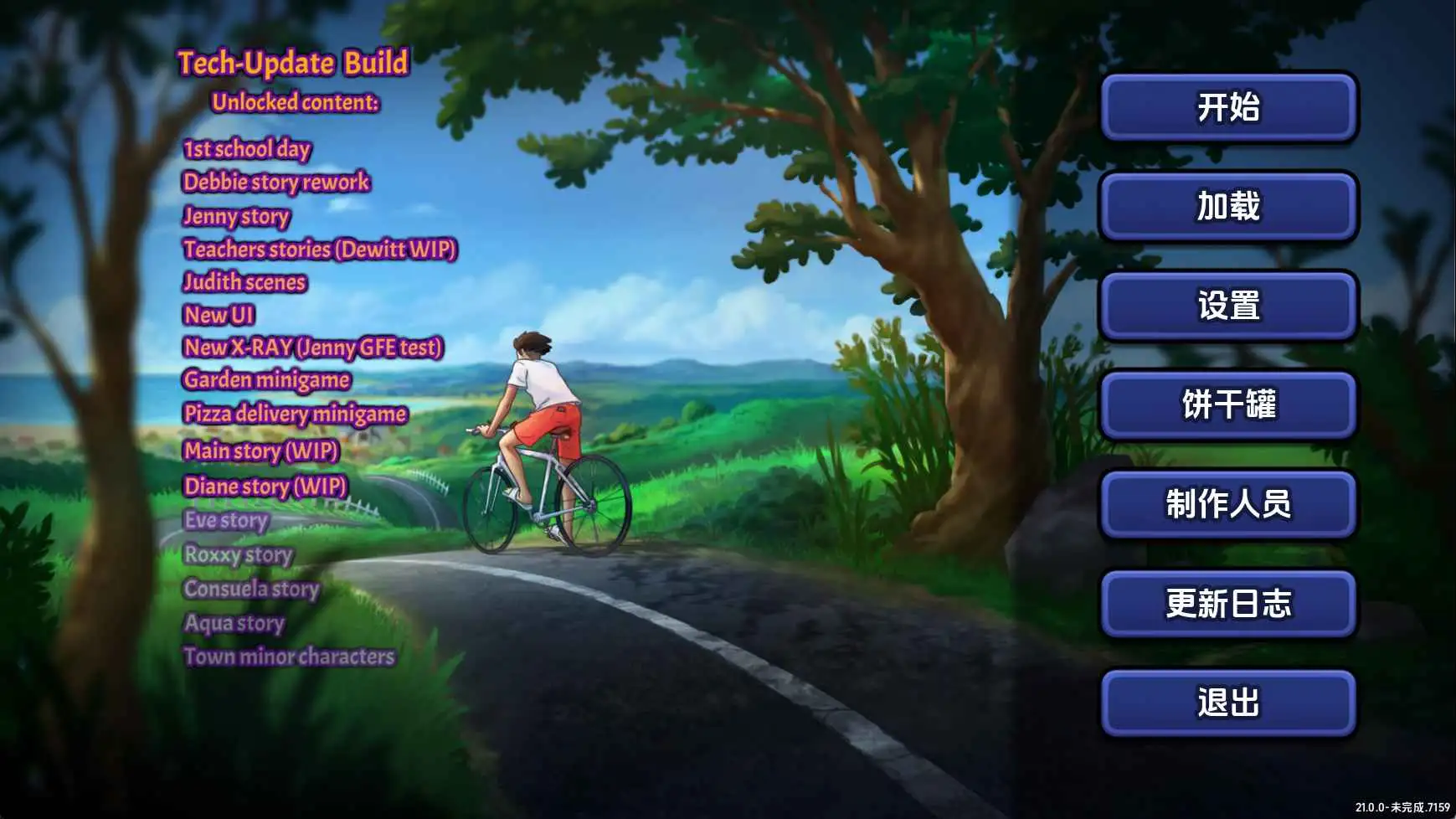Click the Debbie story rework entry
The width and height of the screenshot is (1456, 819).
(277, 183)
